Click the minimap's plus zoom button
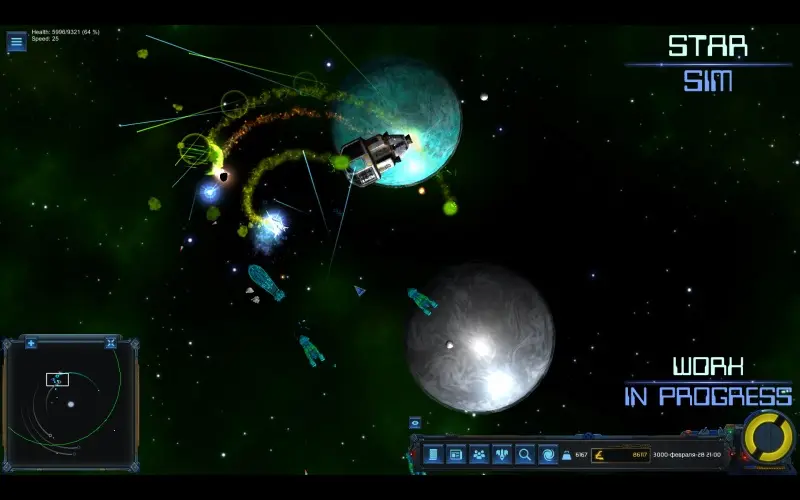Image resolution: width=800 pixels, height=500 pixels. pyautogui.click(x=31, y=344)
